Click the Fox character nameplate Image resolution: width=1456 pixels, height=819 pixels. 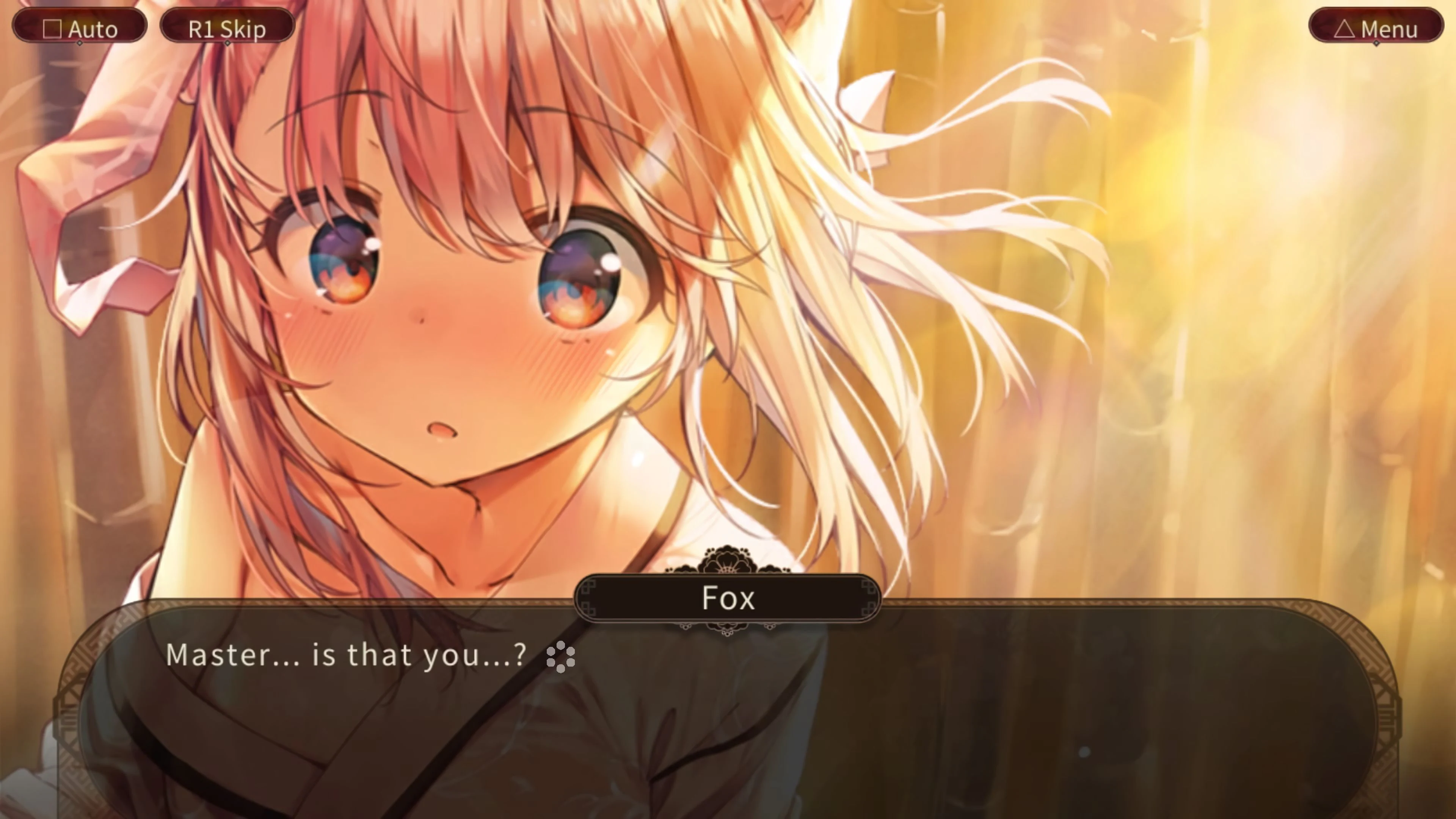[x=728, y=598]
